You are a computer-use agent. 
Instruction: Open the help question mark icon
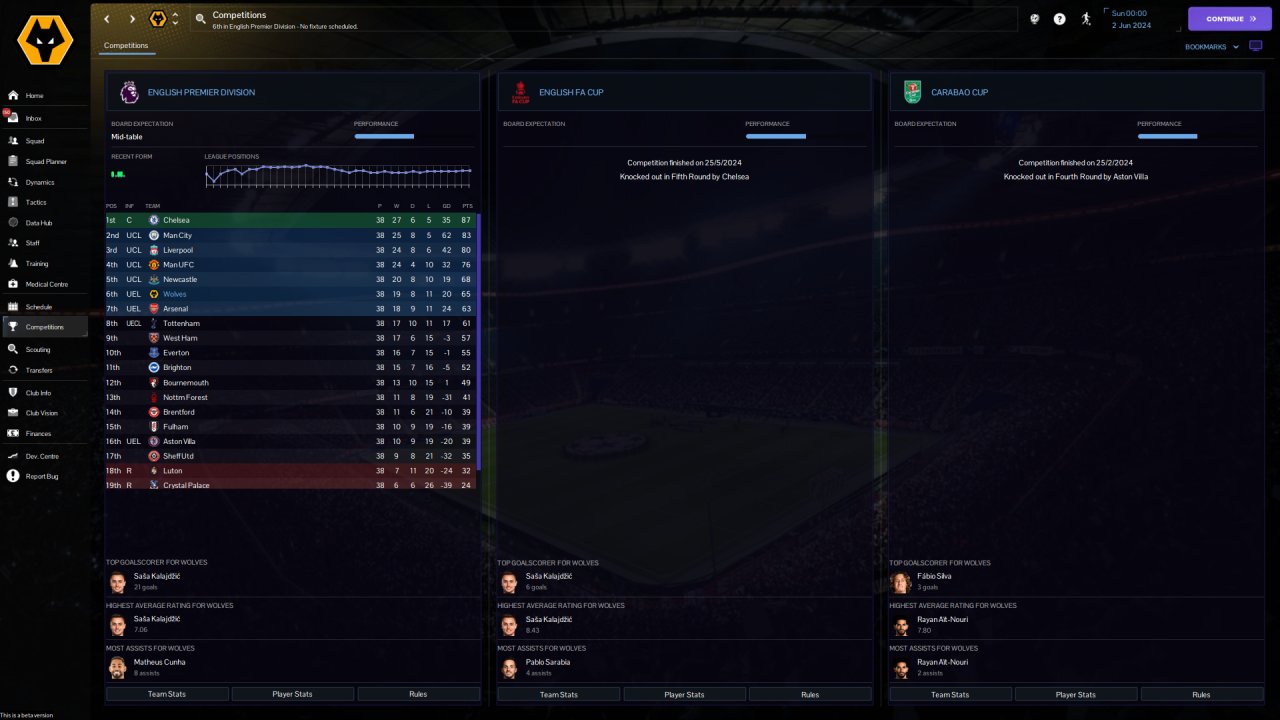[x=1059, y=19]
